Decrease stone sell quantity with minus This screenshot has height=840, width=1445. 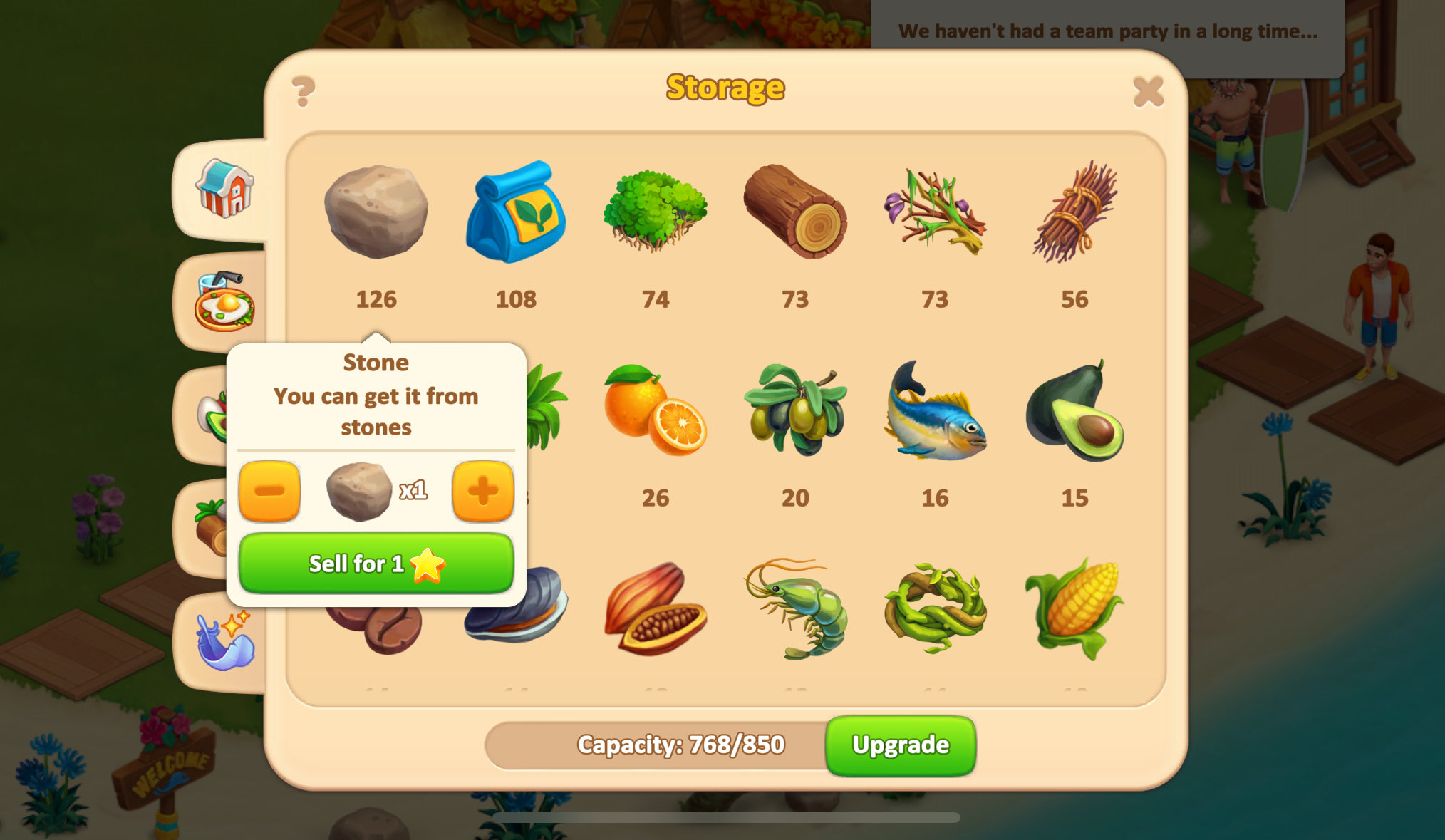tap(269, 491)
